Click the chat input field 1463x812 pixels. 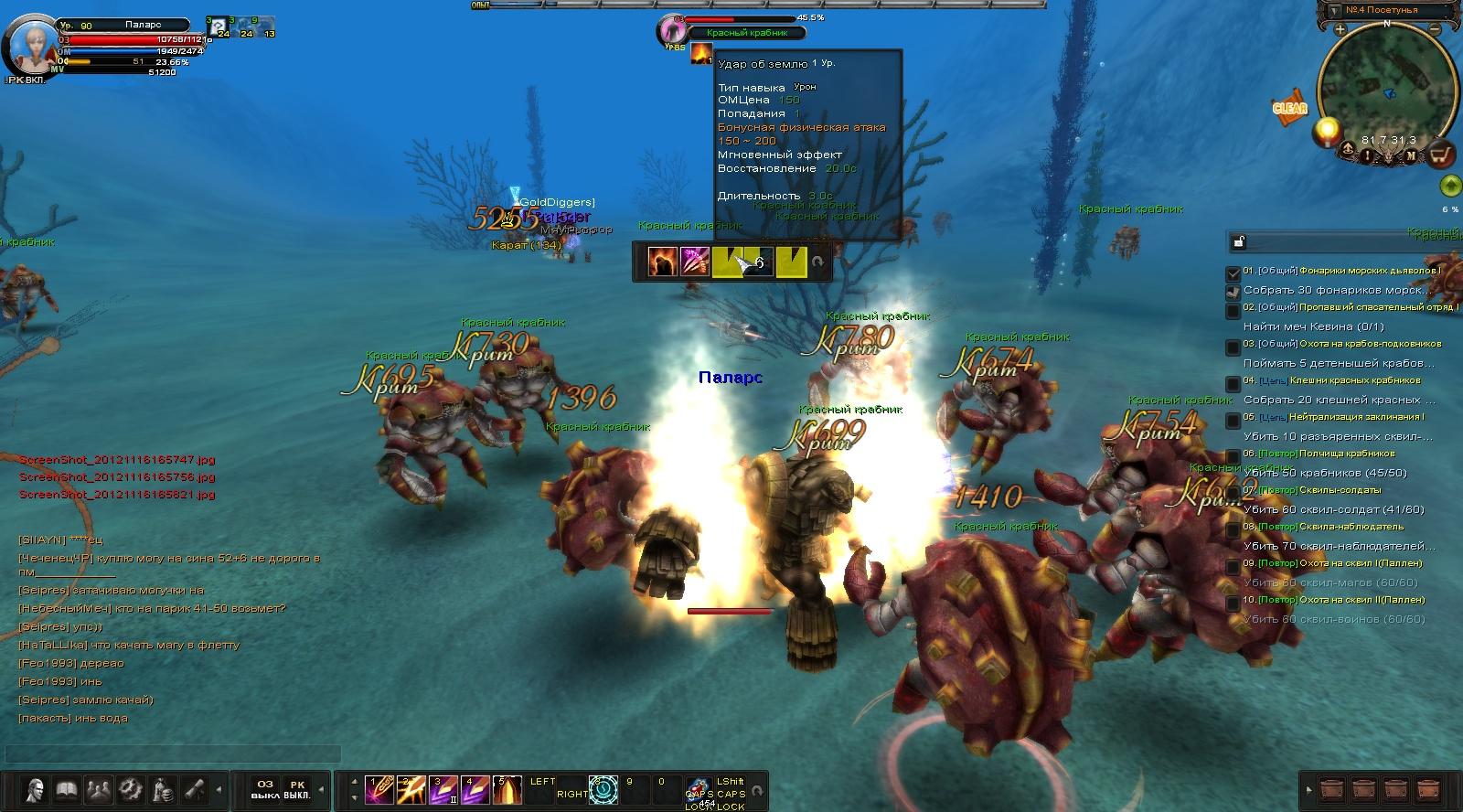pyautogui.click(x=174, y=754)
